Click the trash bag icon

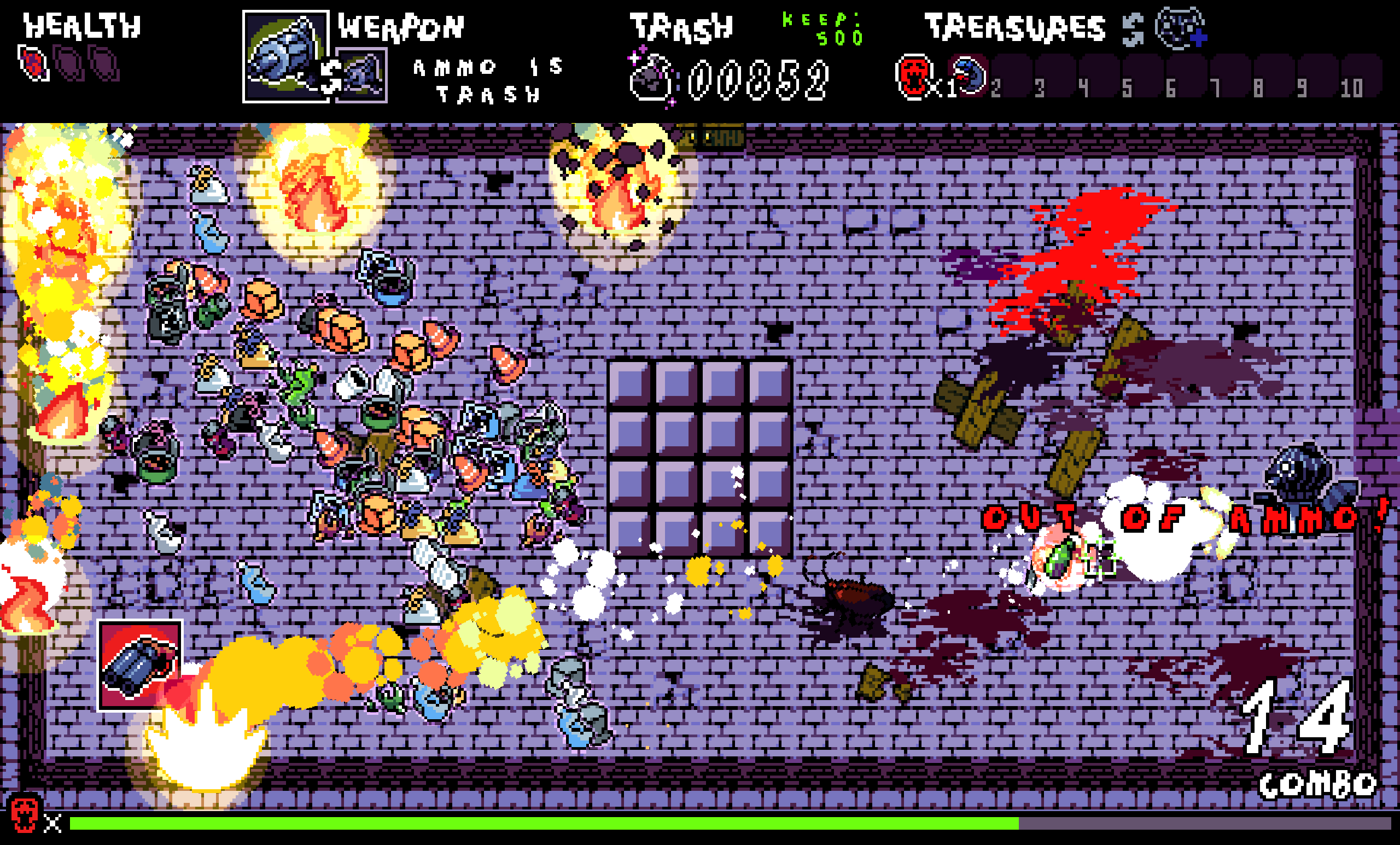click(651, 79)
